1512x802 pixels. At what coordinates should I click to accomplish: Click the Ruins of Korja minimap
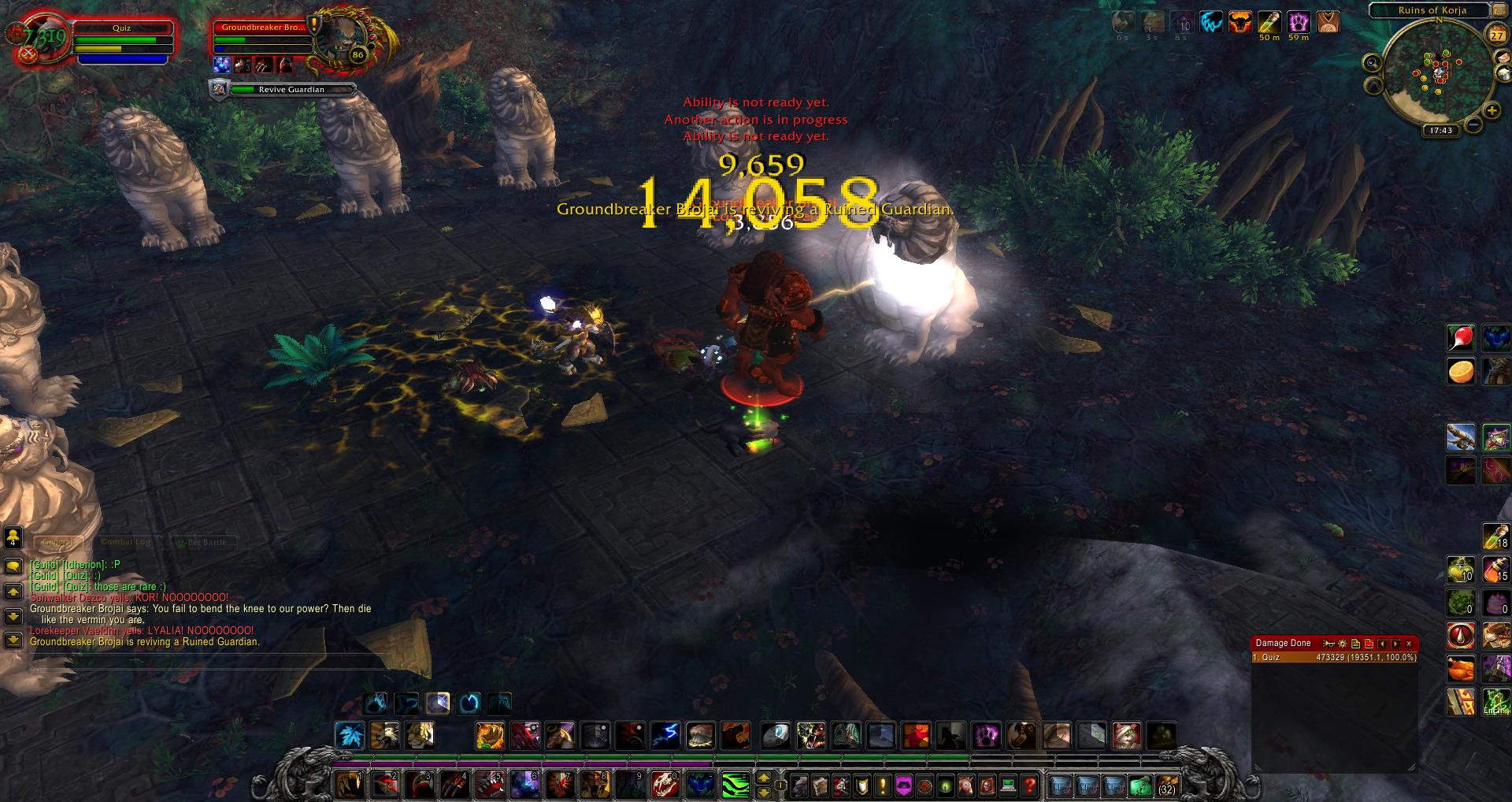click(x=1440, y=75)
